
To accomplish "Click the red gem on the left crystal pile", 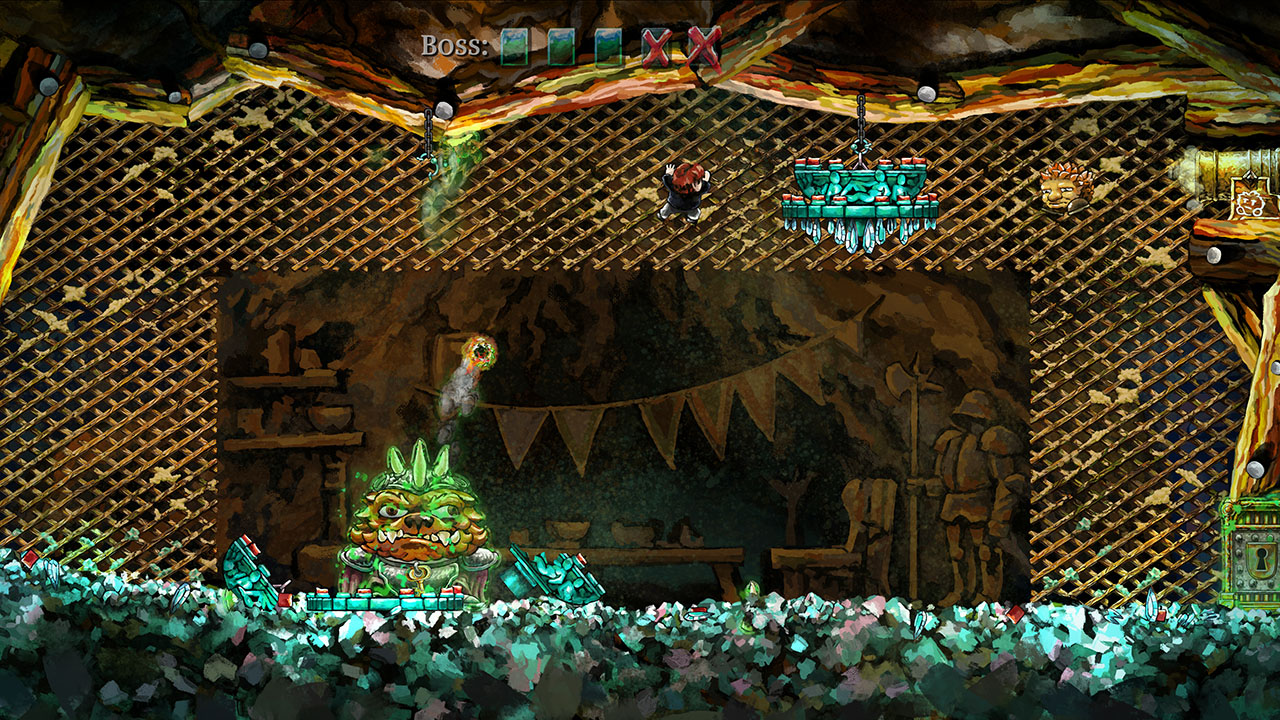I will click(x=29, y=558).
